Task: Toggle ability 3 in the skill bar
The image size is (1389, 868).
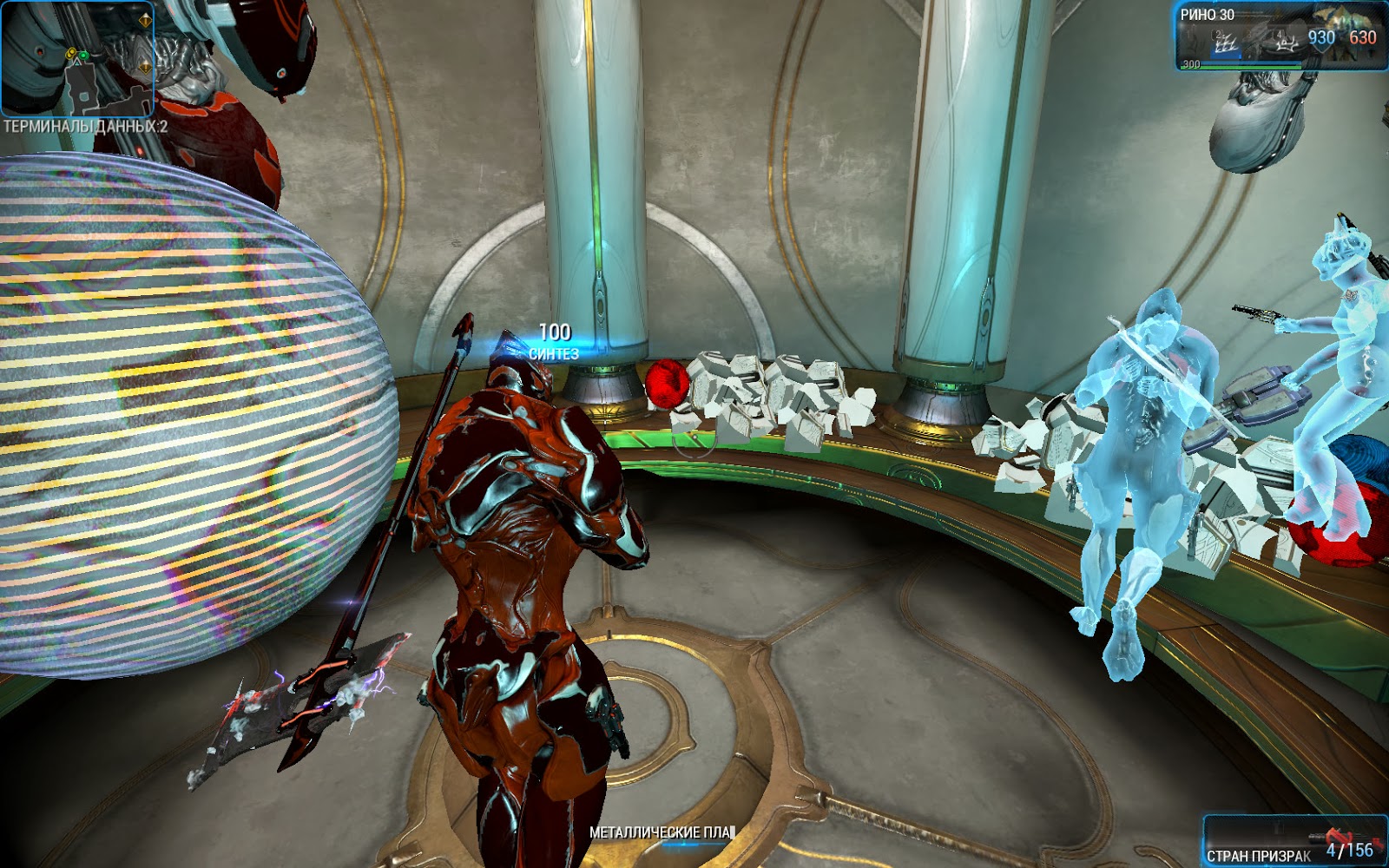Action: [1250, 41]
